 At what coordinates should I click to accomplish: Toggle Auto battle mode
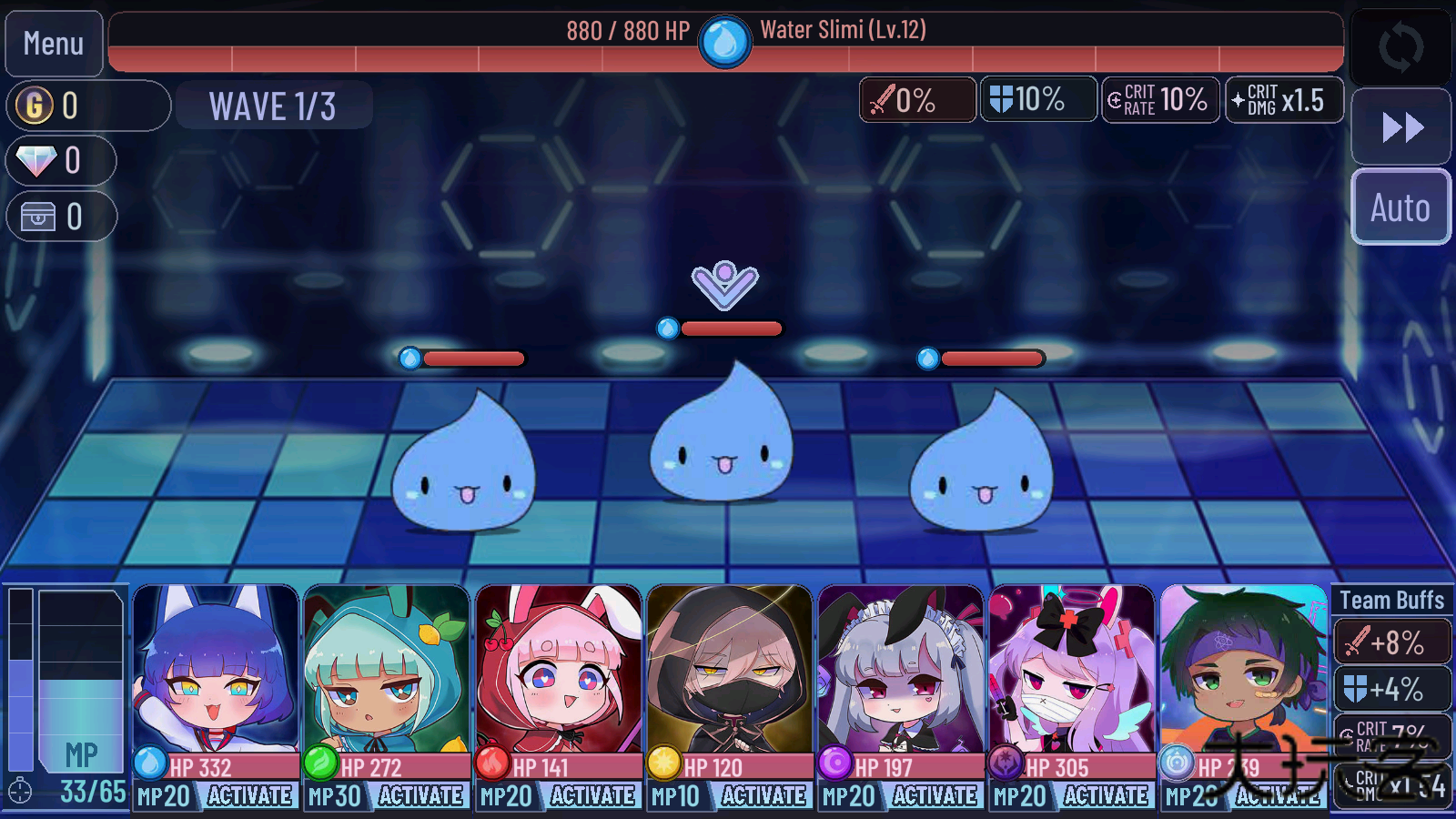1400,207
